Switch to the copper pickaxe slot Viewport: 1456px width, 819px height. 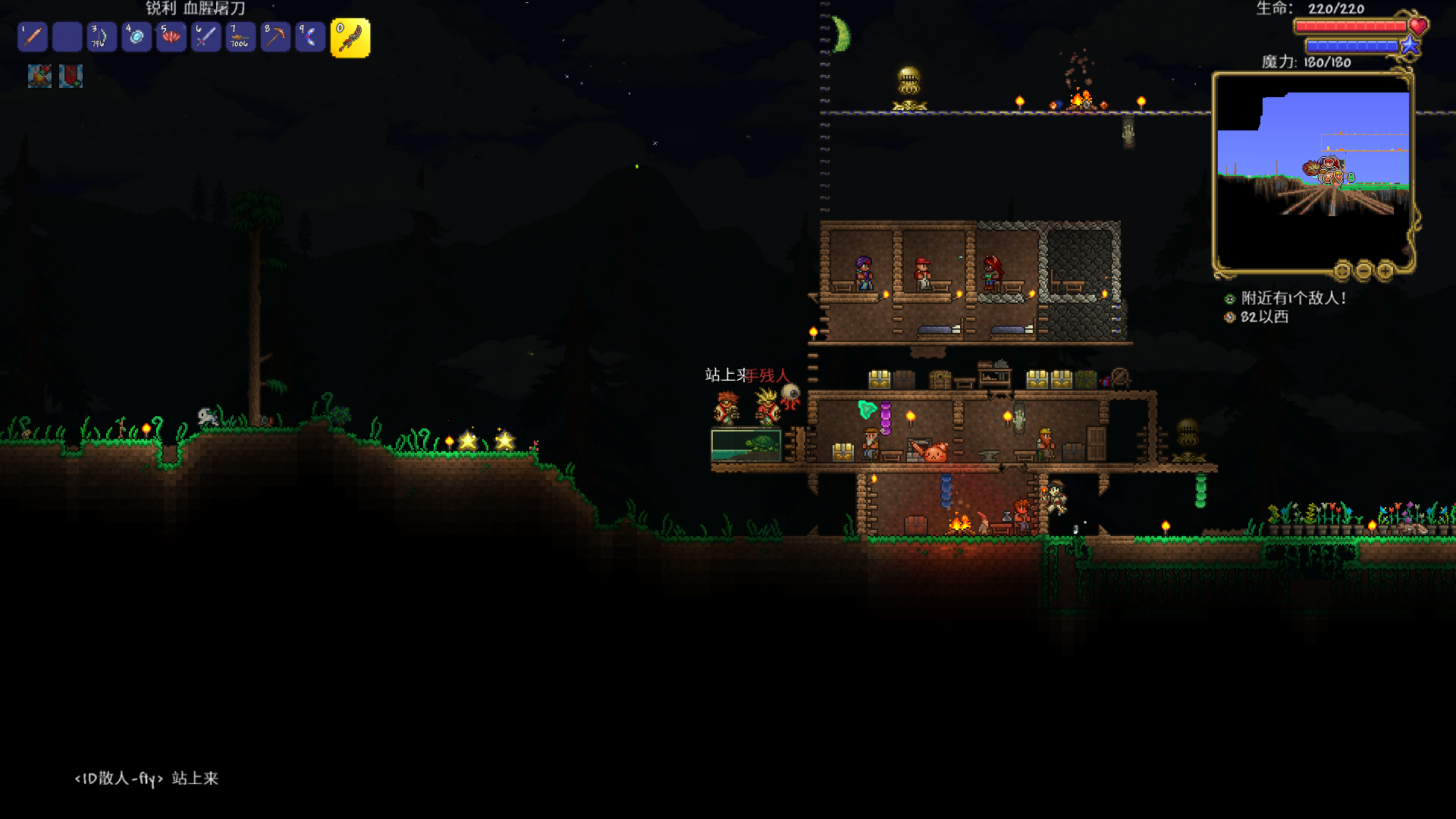[275, 36]
